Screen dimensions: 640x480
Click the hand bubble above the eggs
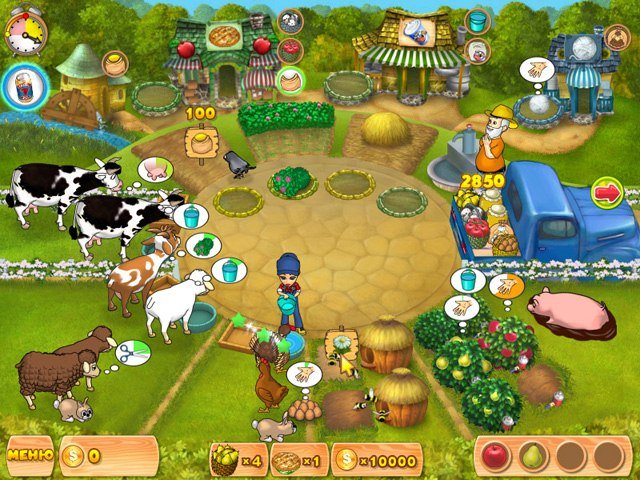[x=302, y=375]
